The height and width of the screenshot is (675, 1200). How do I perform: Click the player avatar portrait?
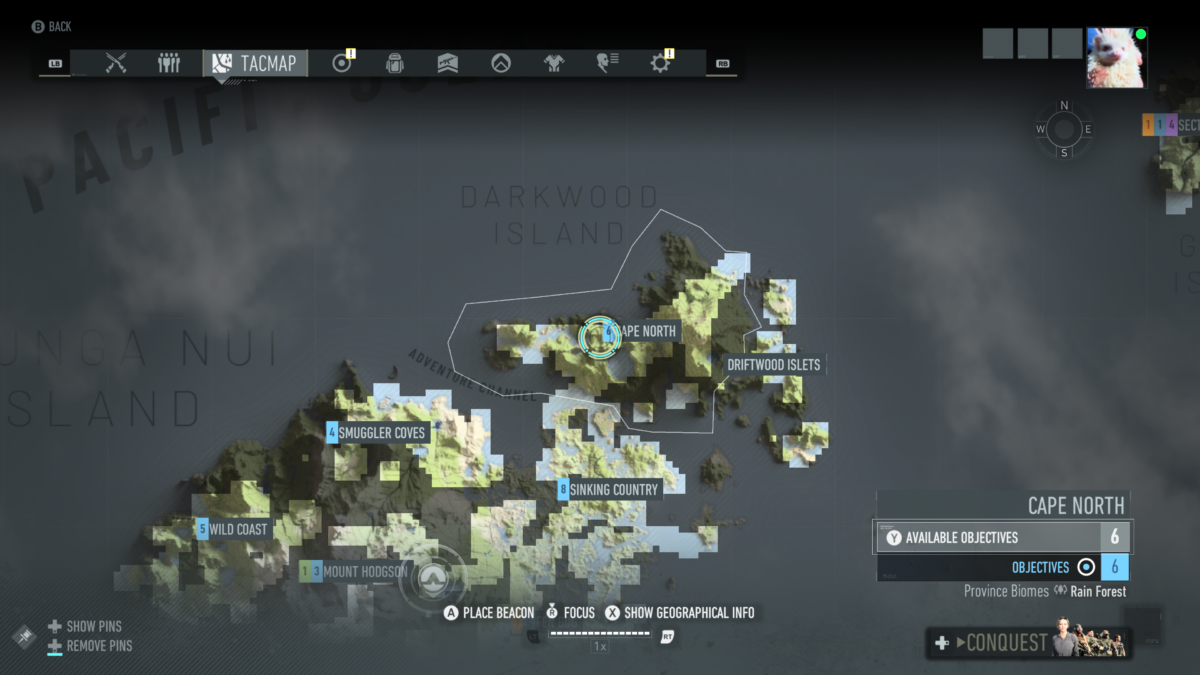[1116, 58]
